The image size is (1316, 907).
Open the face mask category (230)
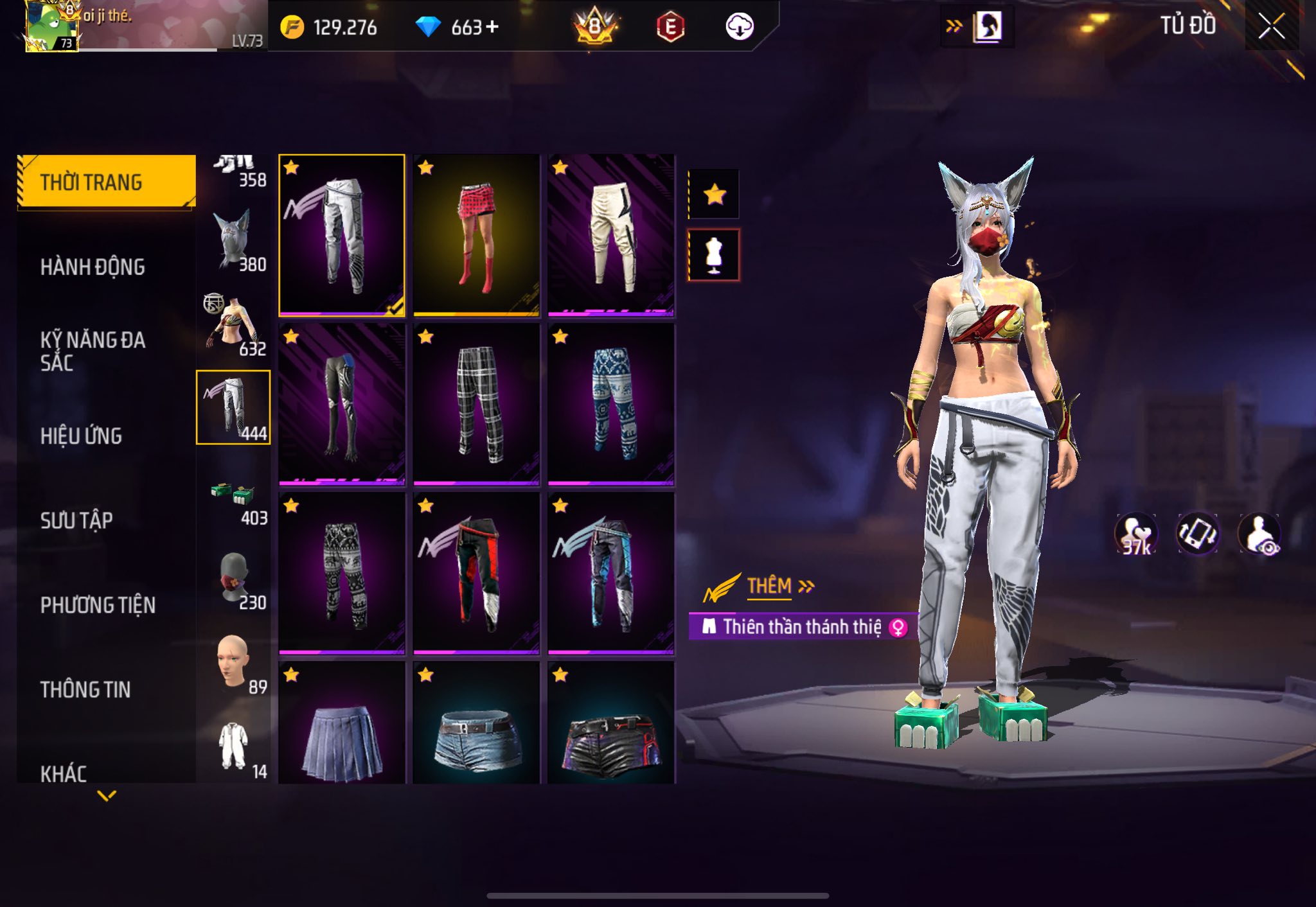pyautogui.click(x=234, y=578)
